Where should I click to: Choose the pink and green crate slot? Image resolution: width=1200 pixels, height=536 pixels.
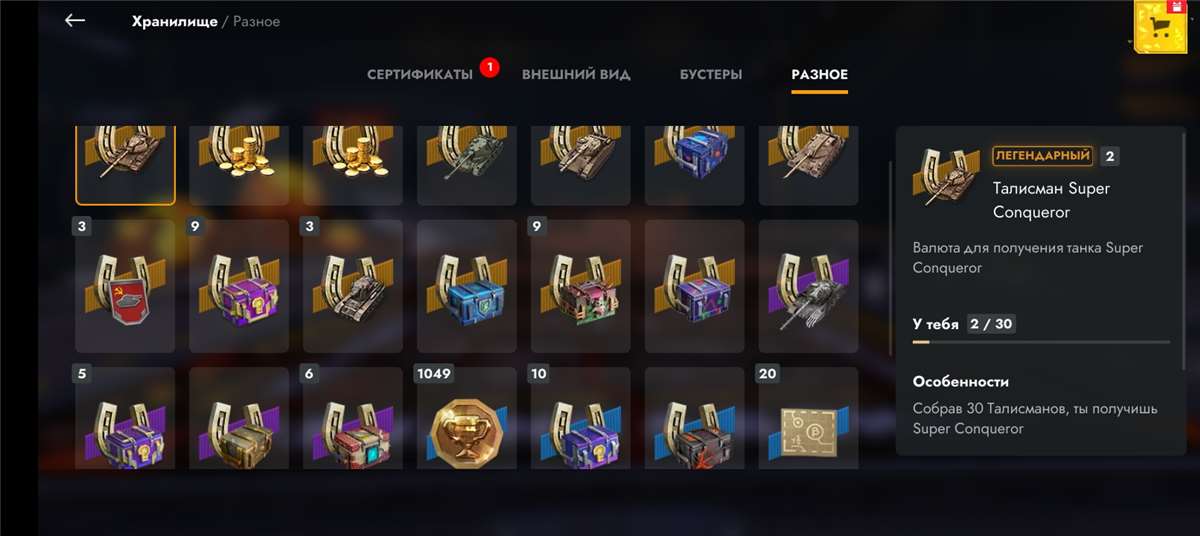coord(581,286)
